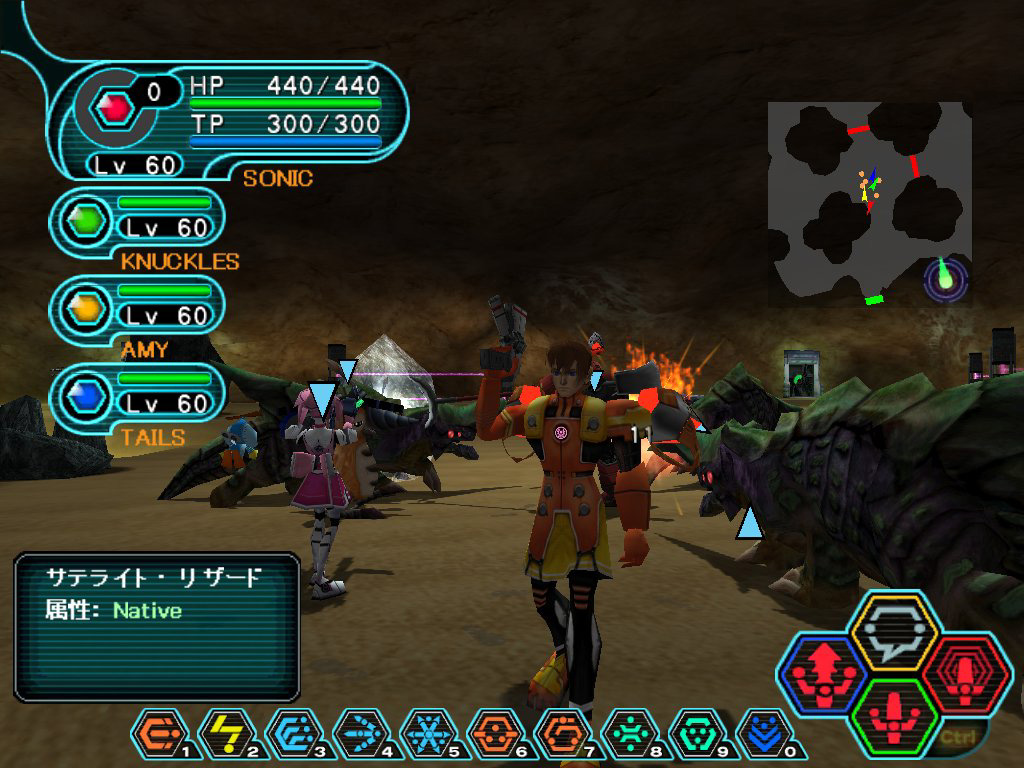Click SONIC's player status panel
The width and height of the screenshot is (1024, 768).
[230, 122]
